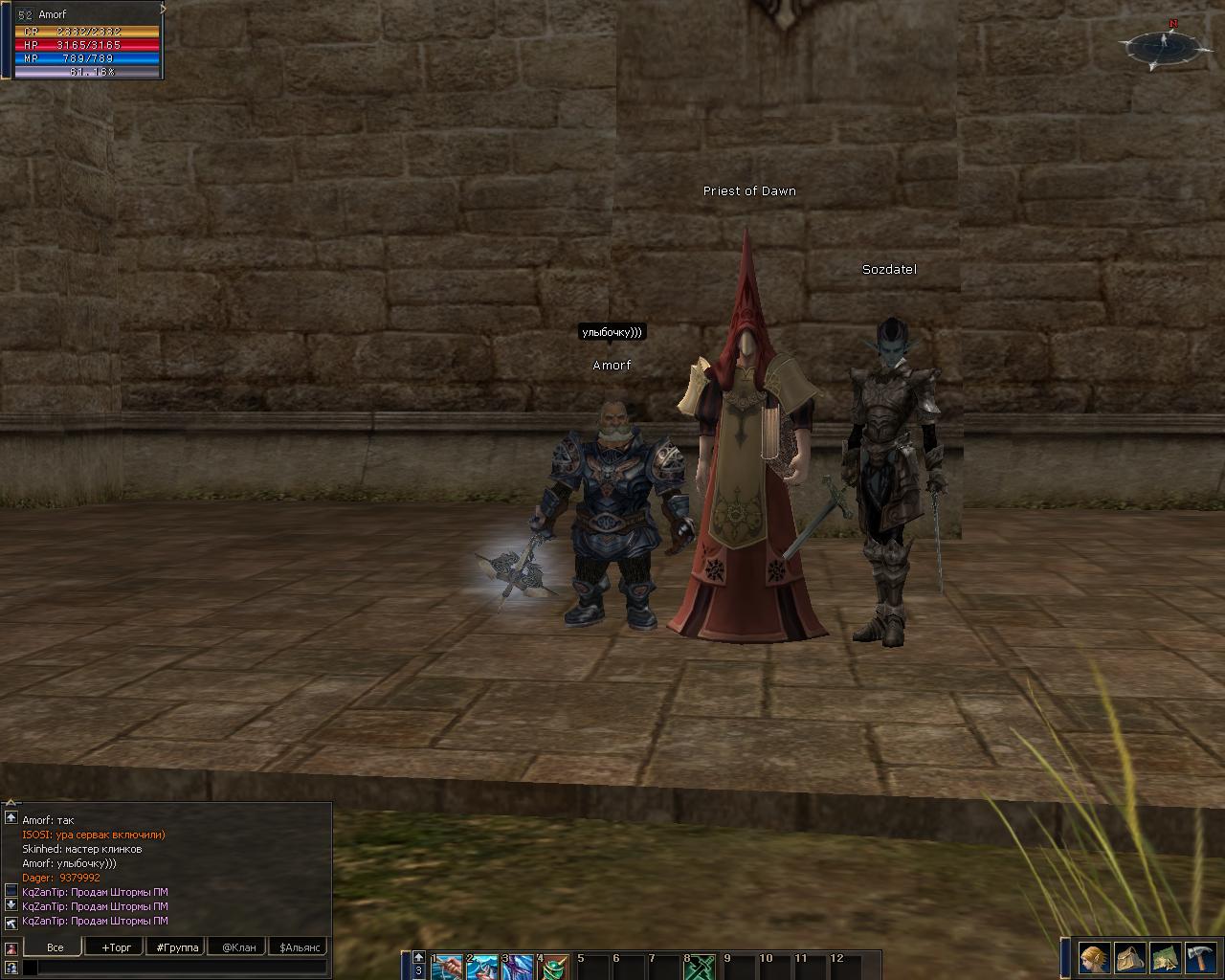Open the +Торг trade chat tab
This screenshot has width=1225, height=980.
tap(117, 947)
